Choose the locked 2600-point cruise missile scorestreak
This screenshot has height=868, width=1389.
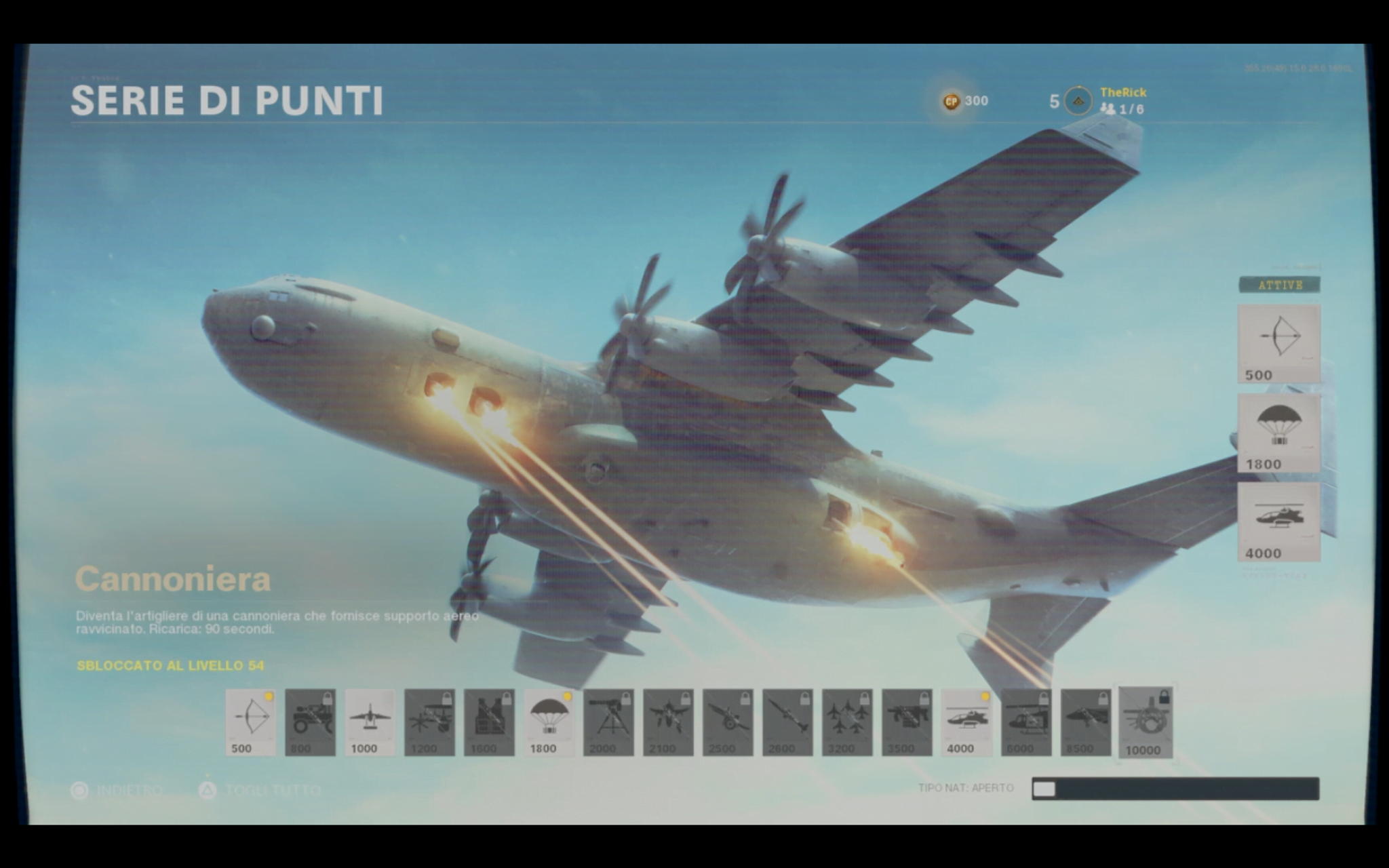[788, 722]
